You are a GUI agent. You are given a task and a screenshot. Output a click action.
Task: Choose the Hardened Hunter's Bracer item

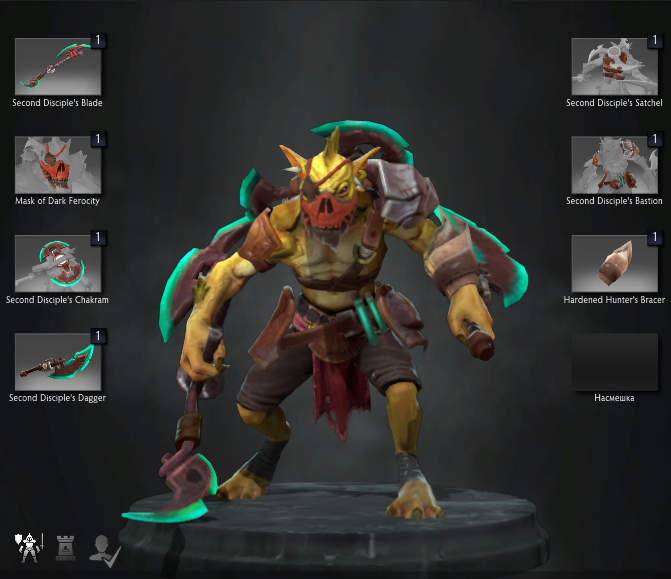pyautogui.click(x=614, y=263)
